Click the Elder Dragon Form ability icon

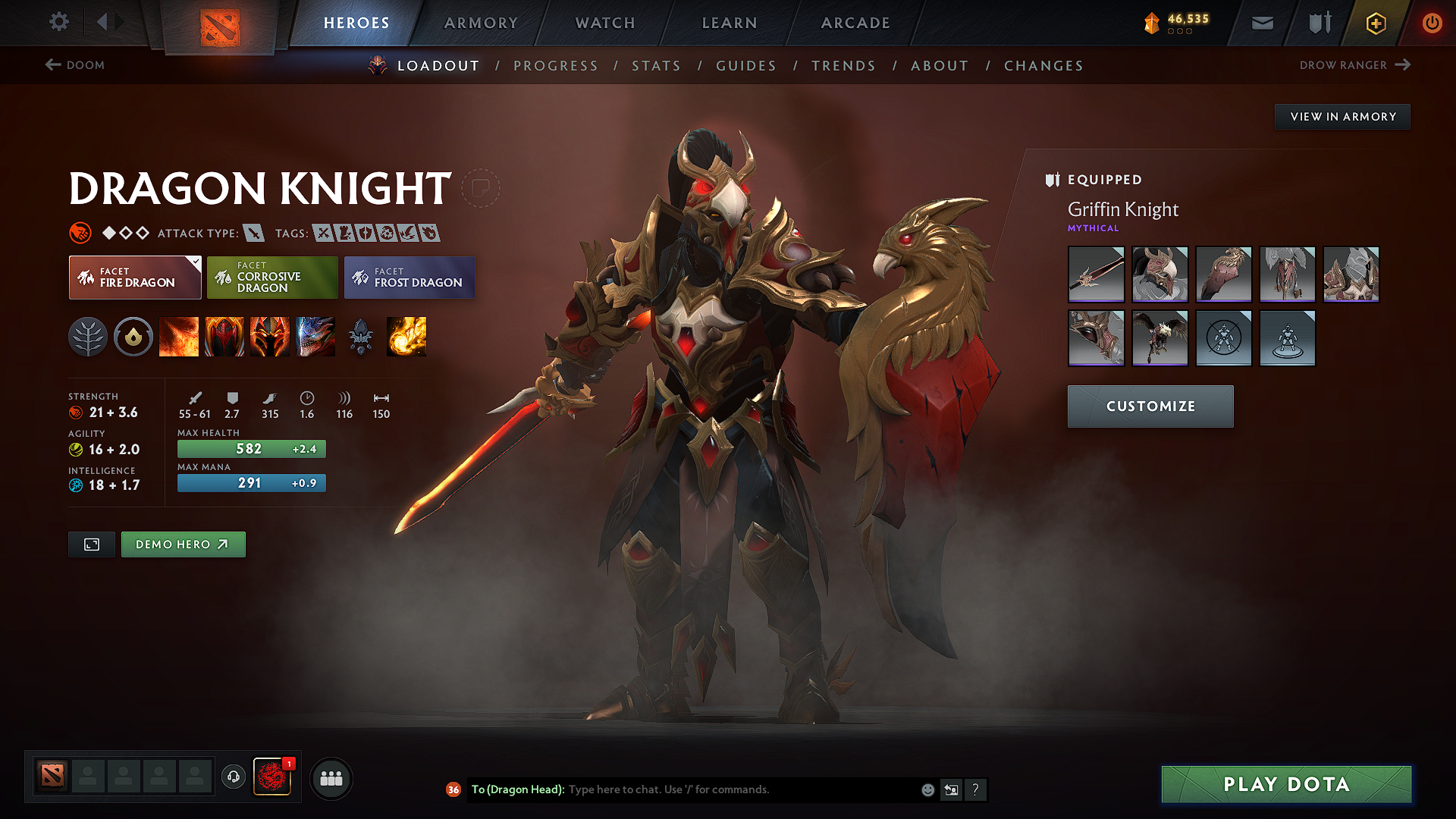315,337
